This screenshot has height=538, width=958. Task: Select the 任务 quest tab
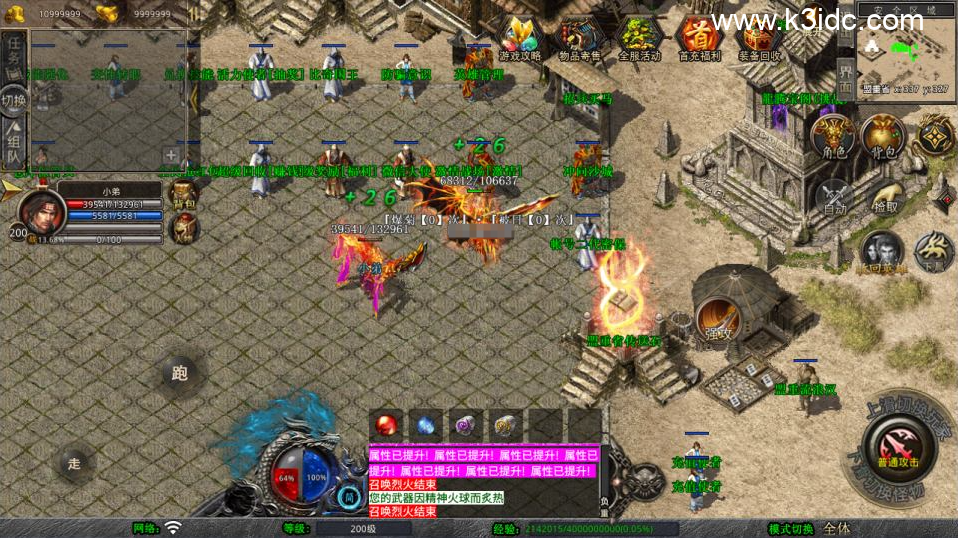tap(14, 58)
